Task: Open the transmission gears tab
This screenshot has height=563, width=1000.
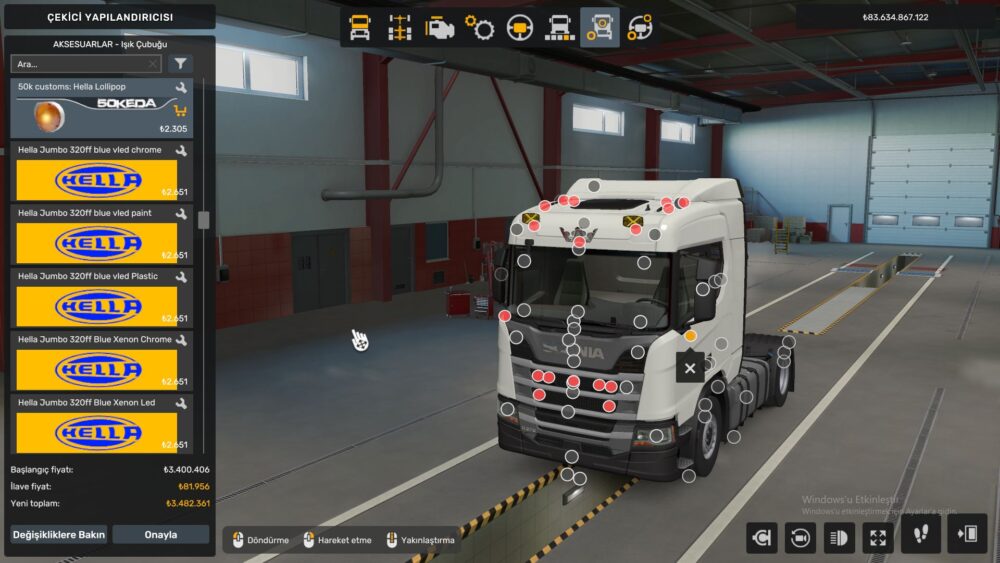Action: (x=479, y=28)
